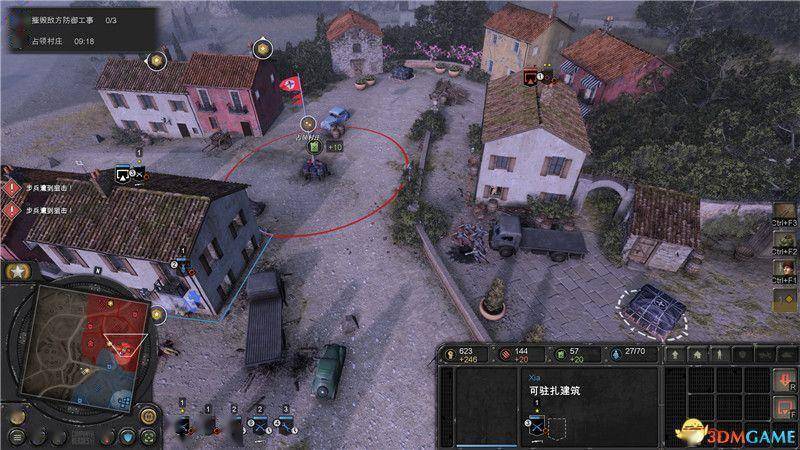
Task: Click the garrisoned squad shield in info panel
Action: 536,424
